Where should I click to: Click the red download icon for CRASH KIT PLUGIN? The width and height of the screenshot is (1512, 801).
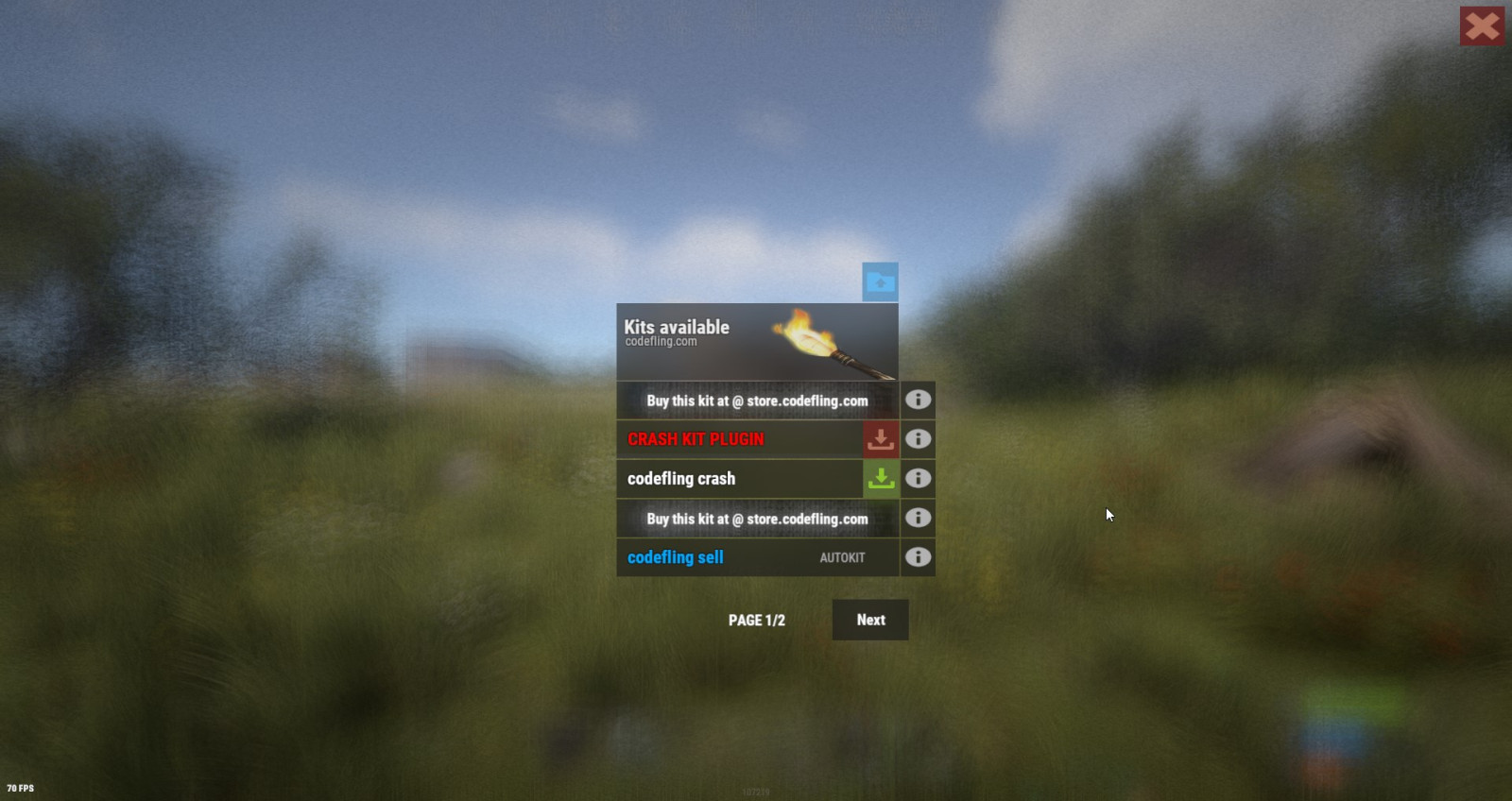pyautogui.click(x=880, y=439)
